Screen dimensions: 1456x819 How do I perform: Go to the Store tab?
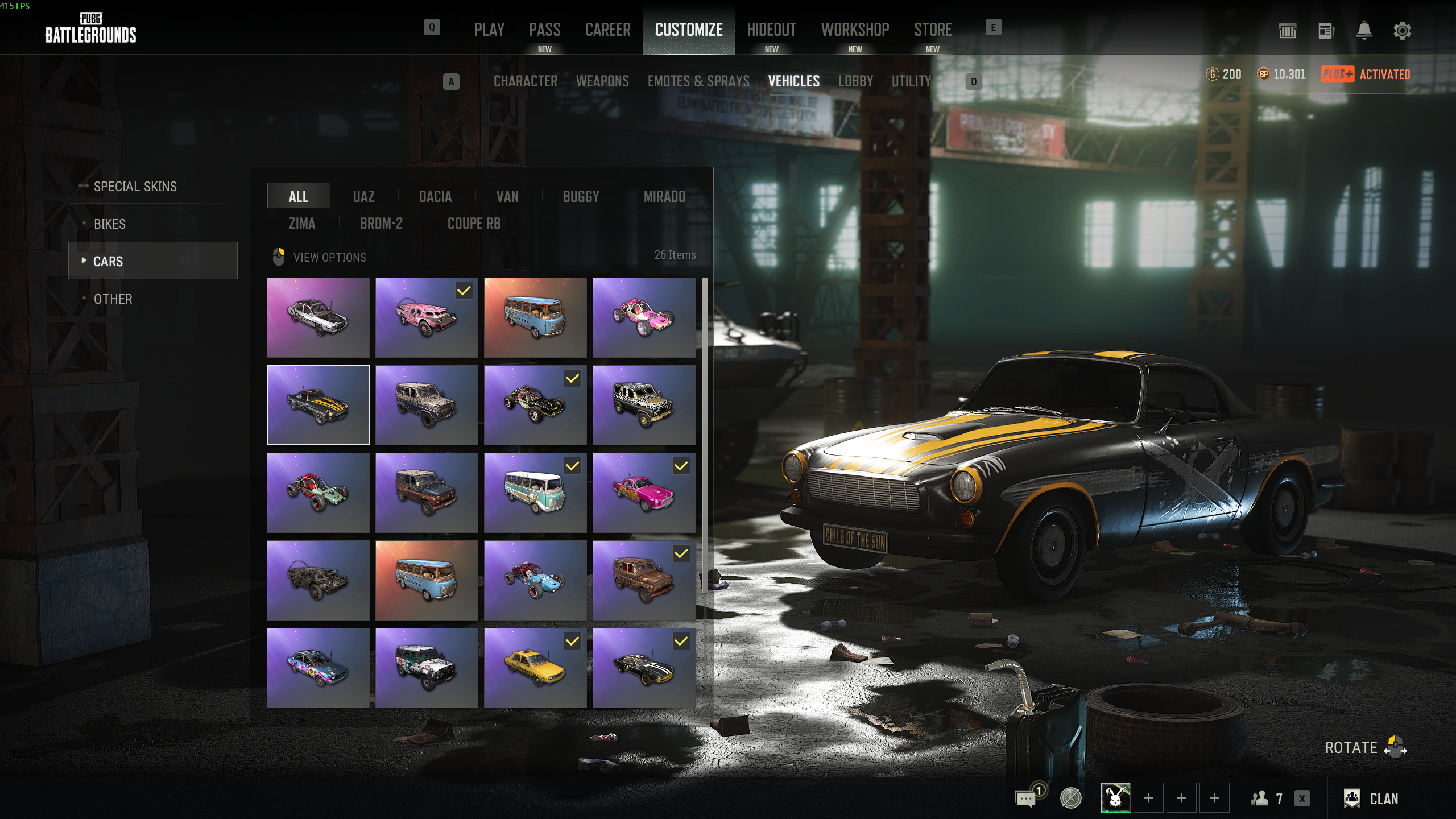pyautogui.click(x=933, y=30)
